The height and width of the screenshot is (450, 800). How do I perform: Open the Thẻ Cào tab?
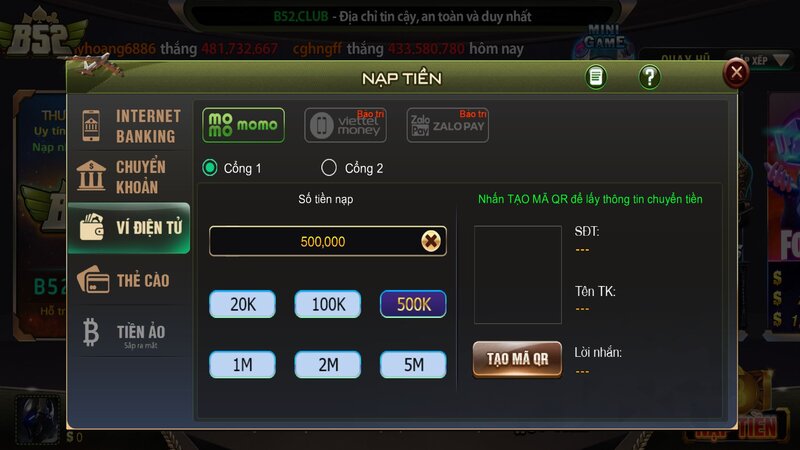click(x=129, y=280)
